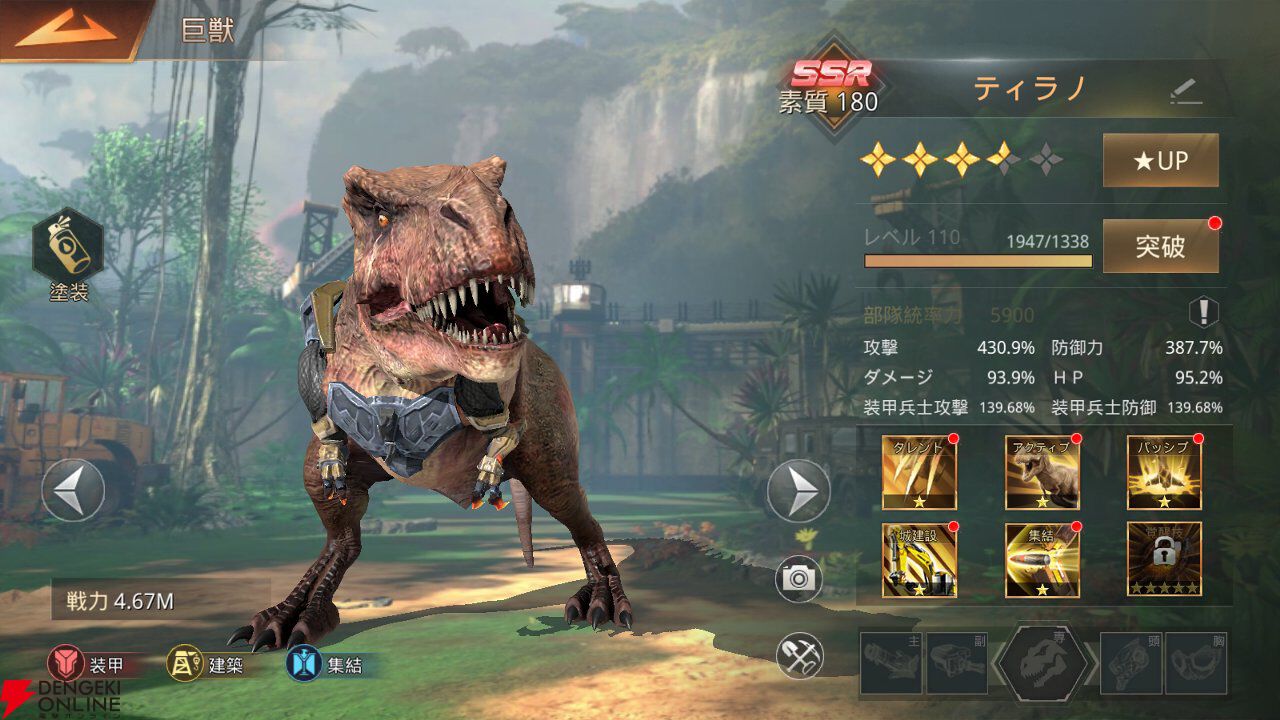
Task: Inspect the locked padlock skill slot
Action: pos(1164,560)
